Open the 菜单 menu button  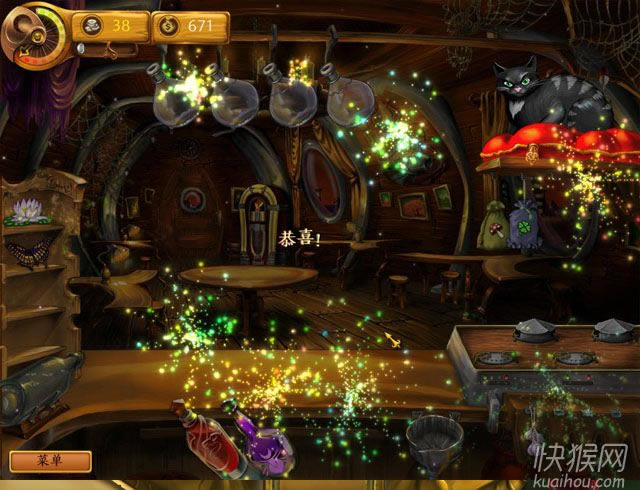[x=50, y=461]
